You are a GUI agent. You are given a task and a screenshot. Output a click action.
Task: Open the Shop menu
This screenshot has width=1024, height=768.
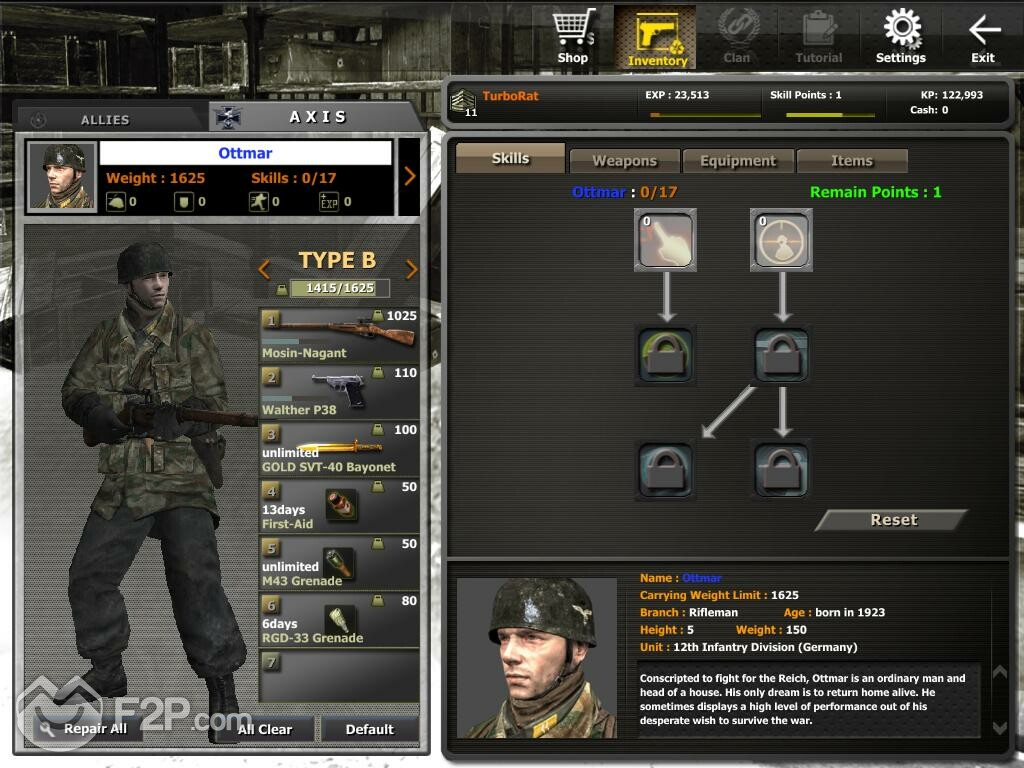[573, 37]
